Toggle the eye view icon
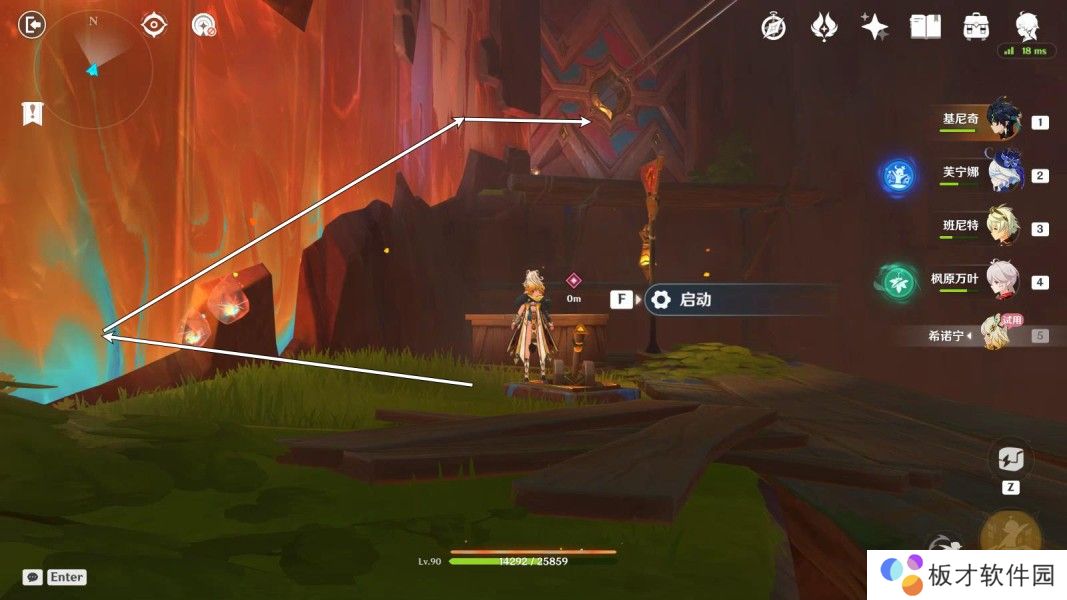Screen dimensions: 1067x600 154,25
